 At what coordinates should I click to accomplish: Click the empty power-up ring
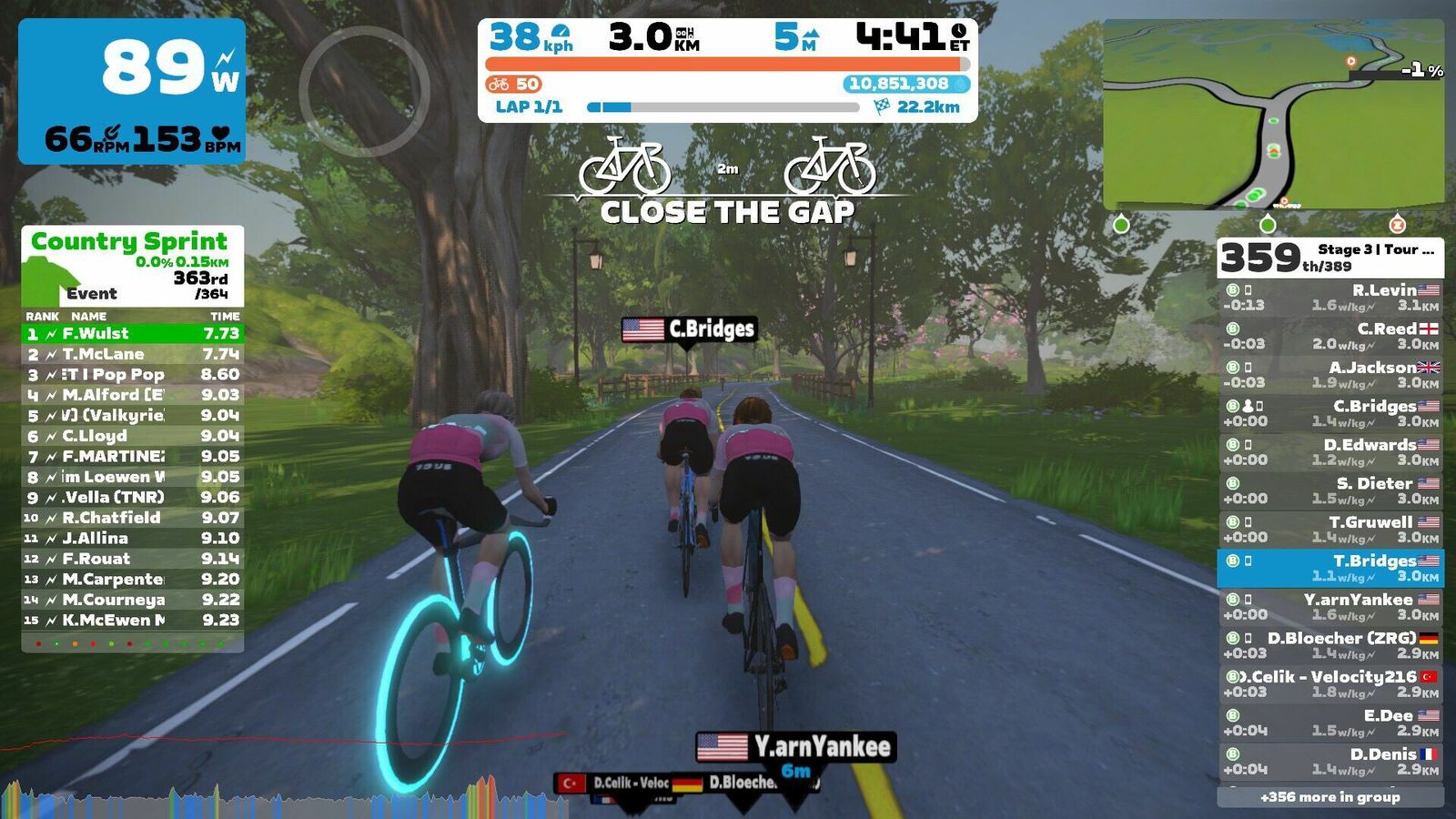point(364,91)
